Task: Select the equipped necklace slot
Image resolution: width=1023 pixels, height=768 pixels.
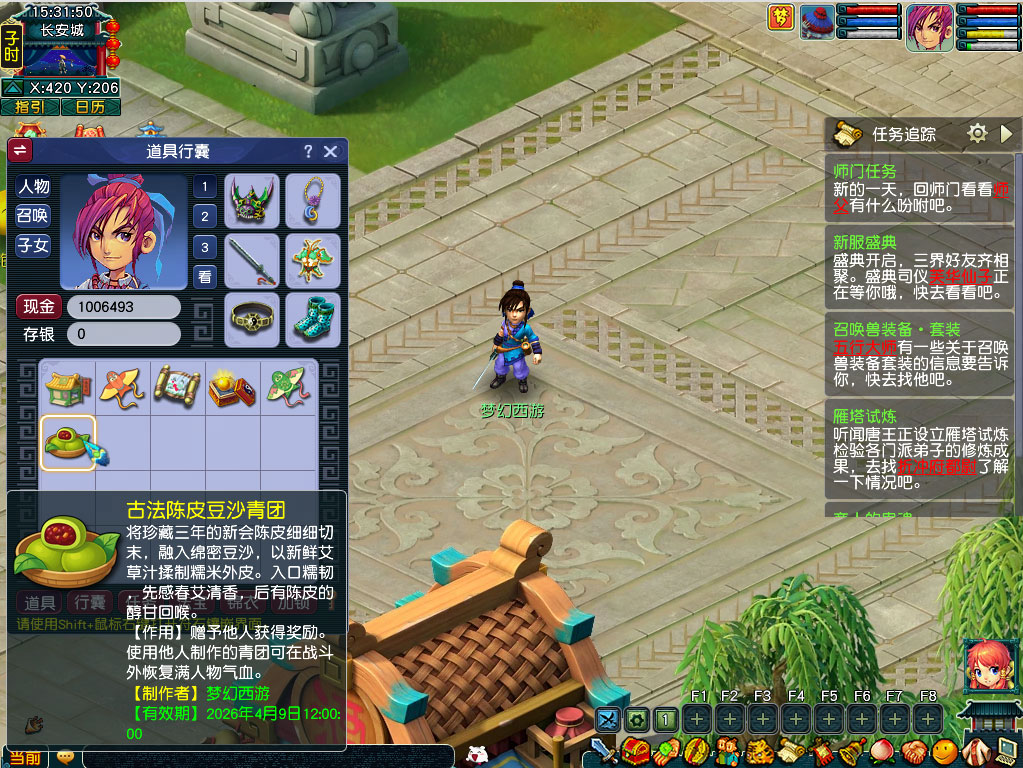Action: [313, 201]
